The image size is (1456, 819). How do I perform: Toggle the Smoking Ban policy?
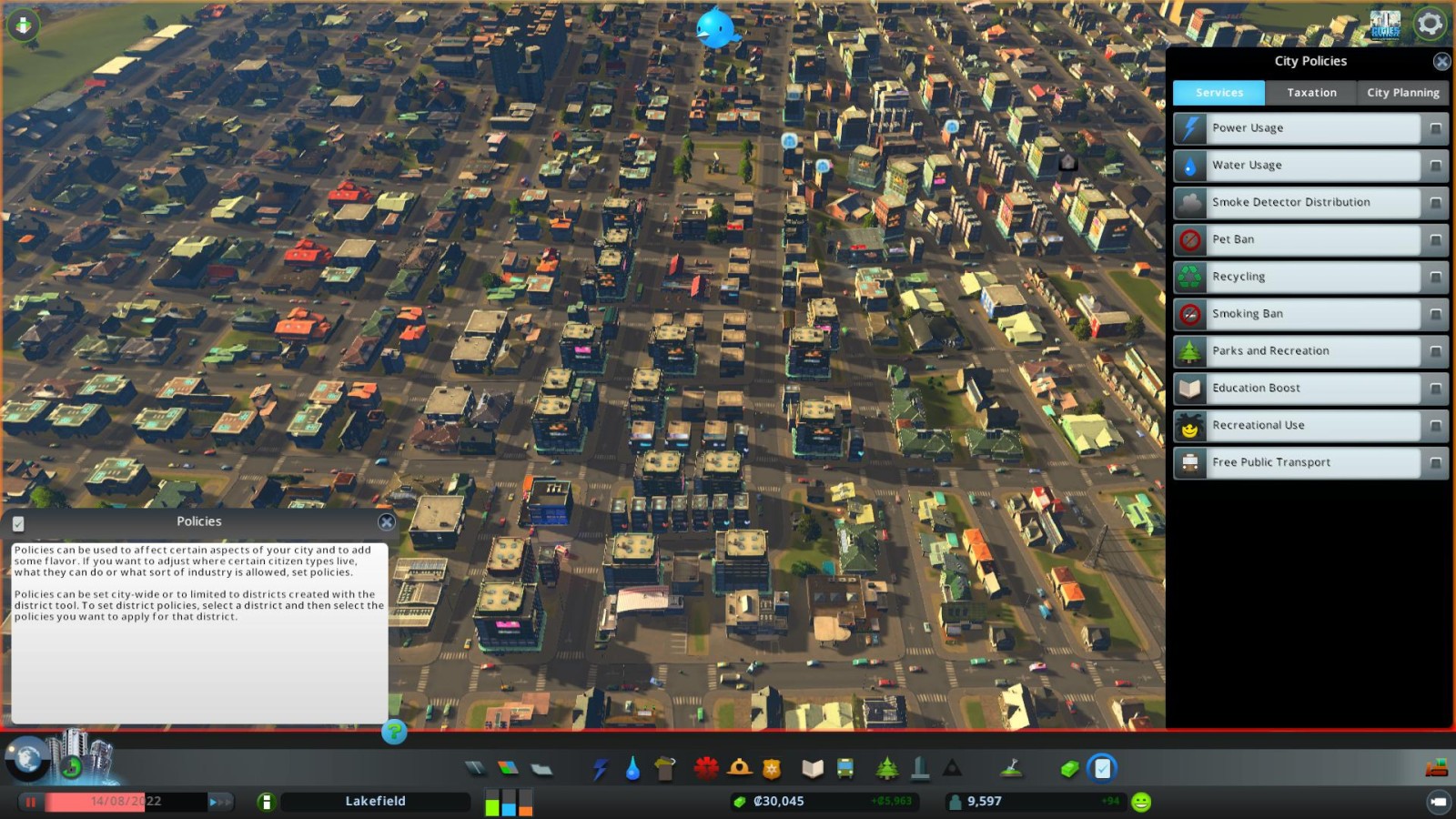(1435, 315)
